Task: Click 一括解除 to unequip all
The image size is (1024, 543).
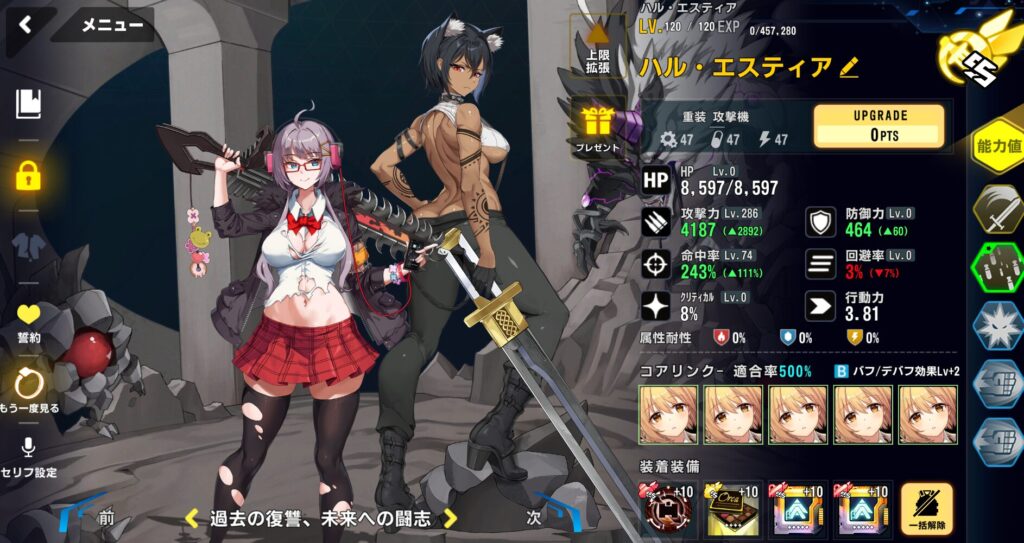Action: pyautogui.click(x=926, y=508)
